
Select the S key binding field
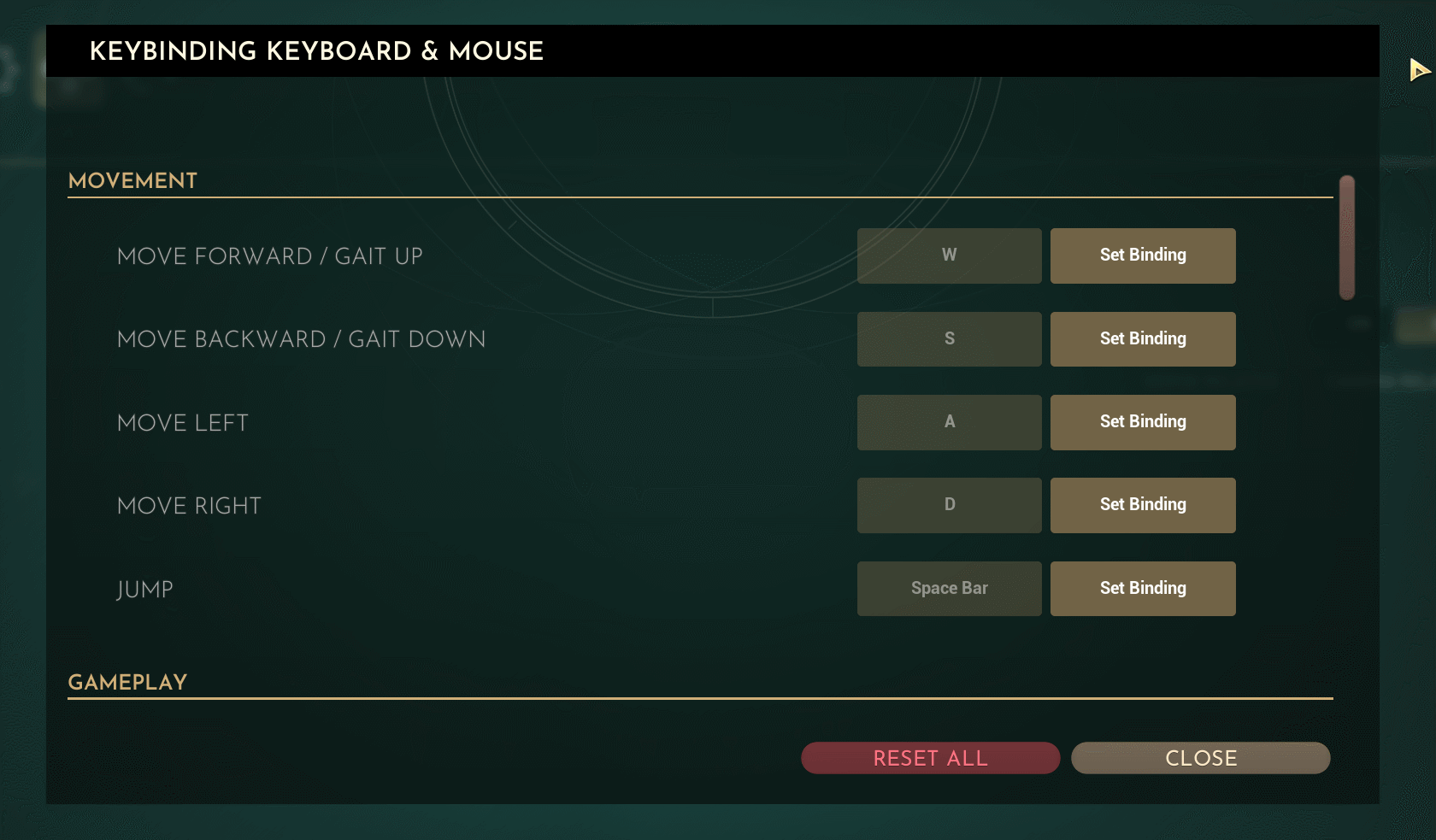(x=949, y=339)
